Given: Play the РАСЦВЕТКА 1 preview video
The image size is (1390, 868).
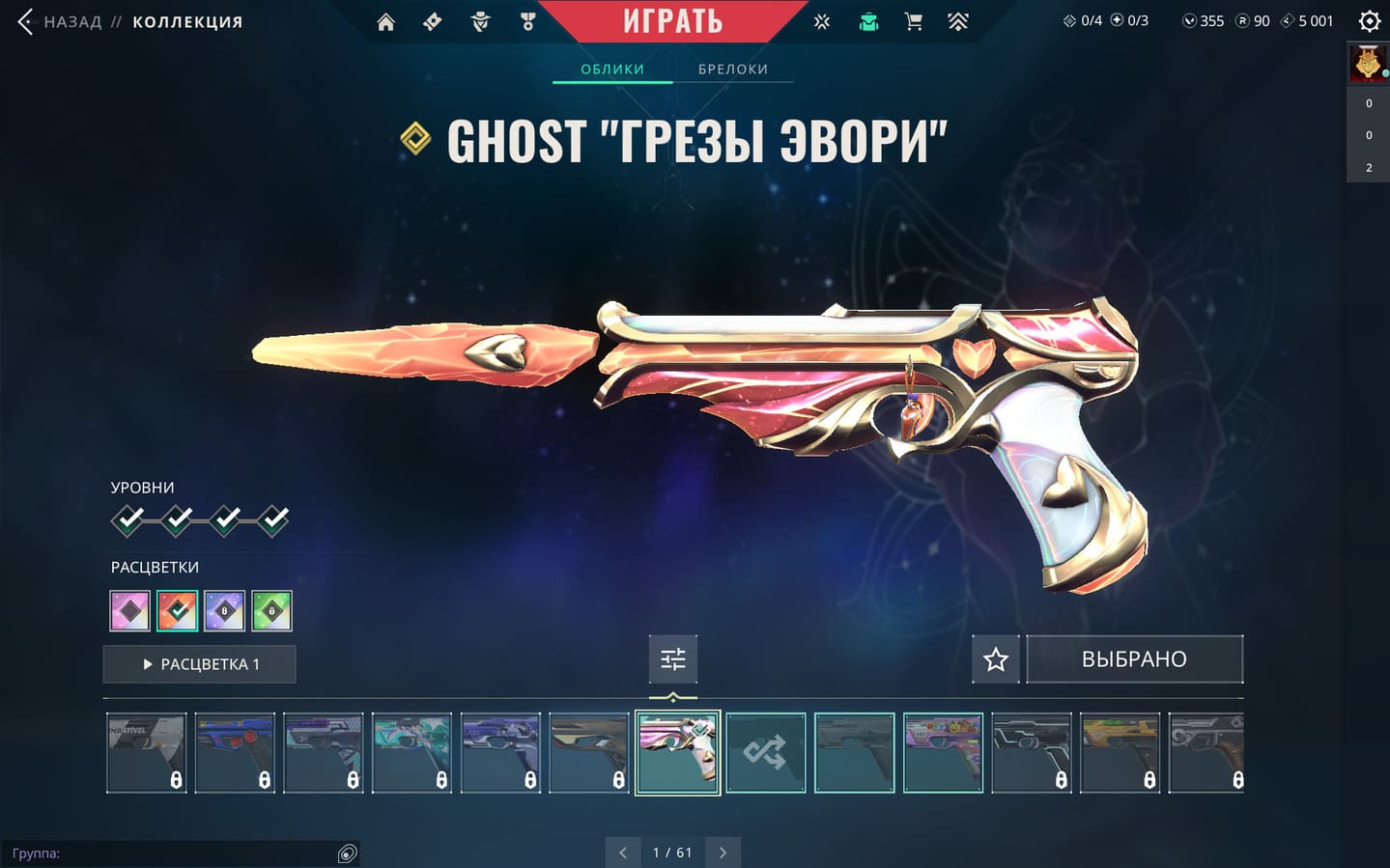Looking at the screenshot, I should 200,664.
